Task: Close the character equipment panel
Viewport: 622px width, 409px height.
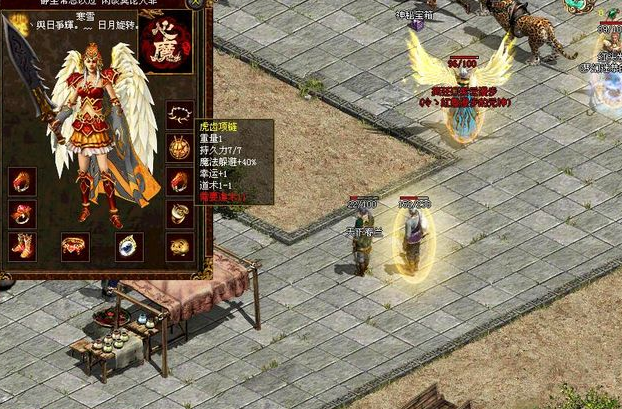Action: point(194,4)
